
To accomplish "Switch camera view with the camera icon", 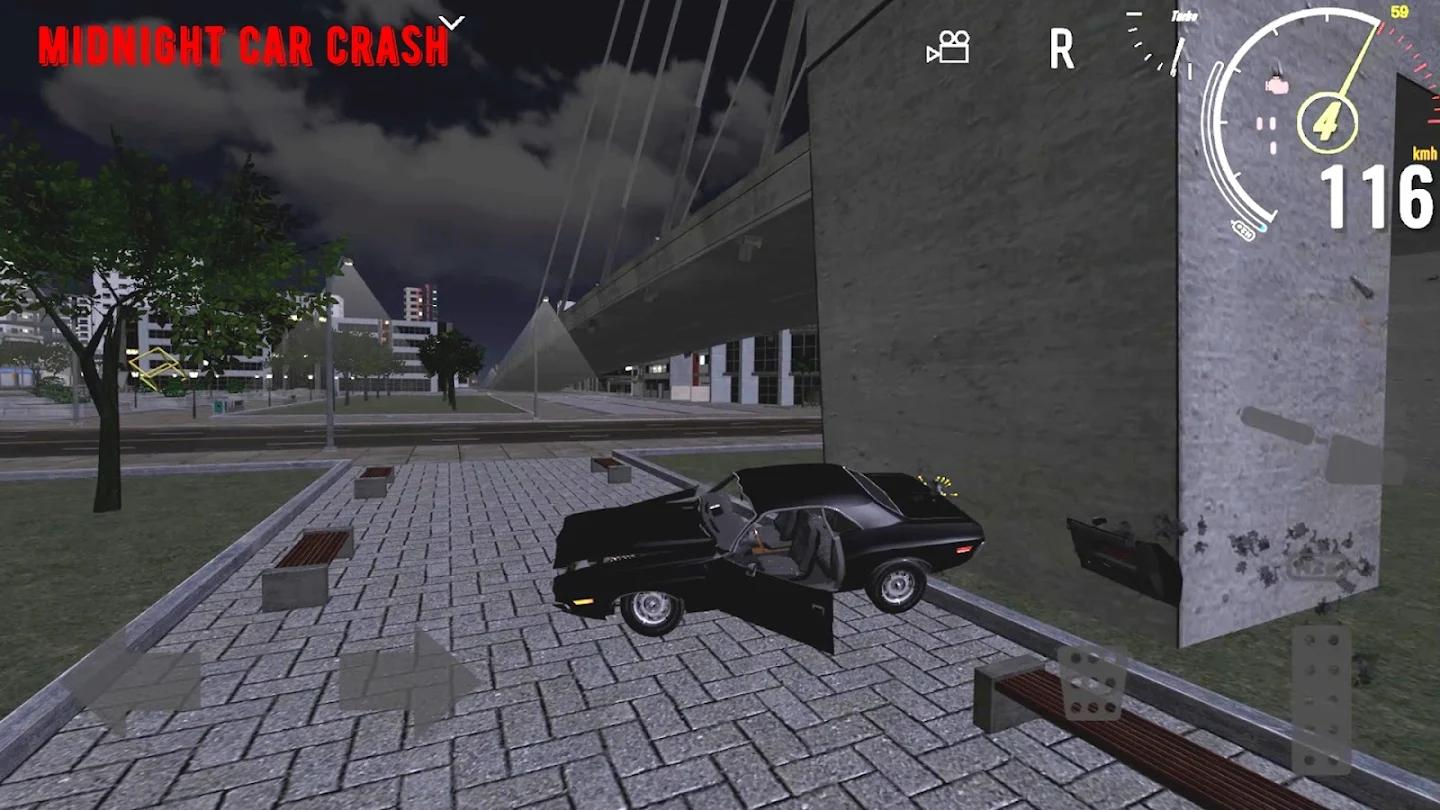I will (x=948, y=47).
